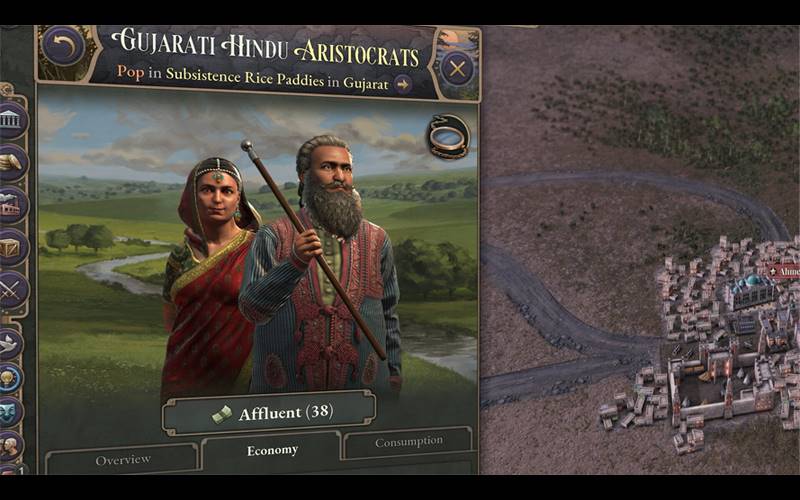The height and width of the screenshot is (500, 800).
Task: Click the Affluent (38) wealth banner
Action: 270,412
